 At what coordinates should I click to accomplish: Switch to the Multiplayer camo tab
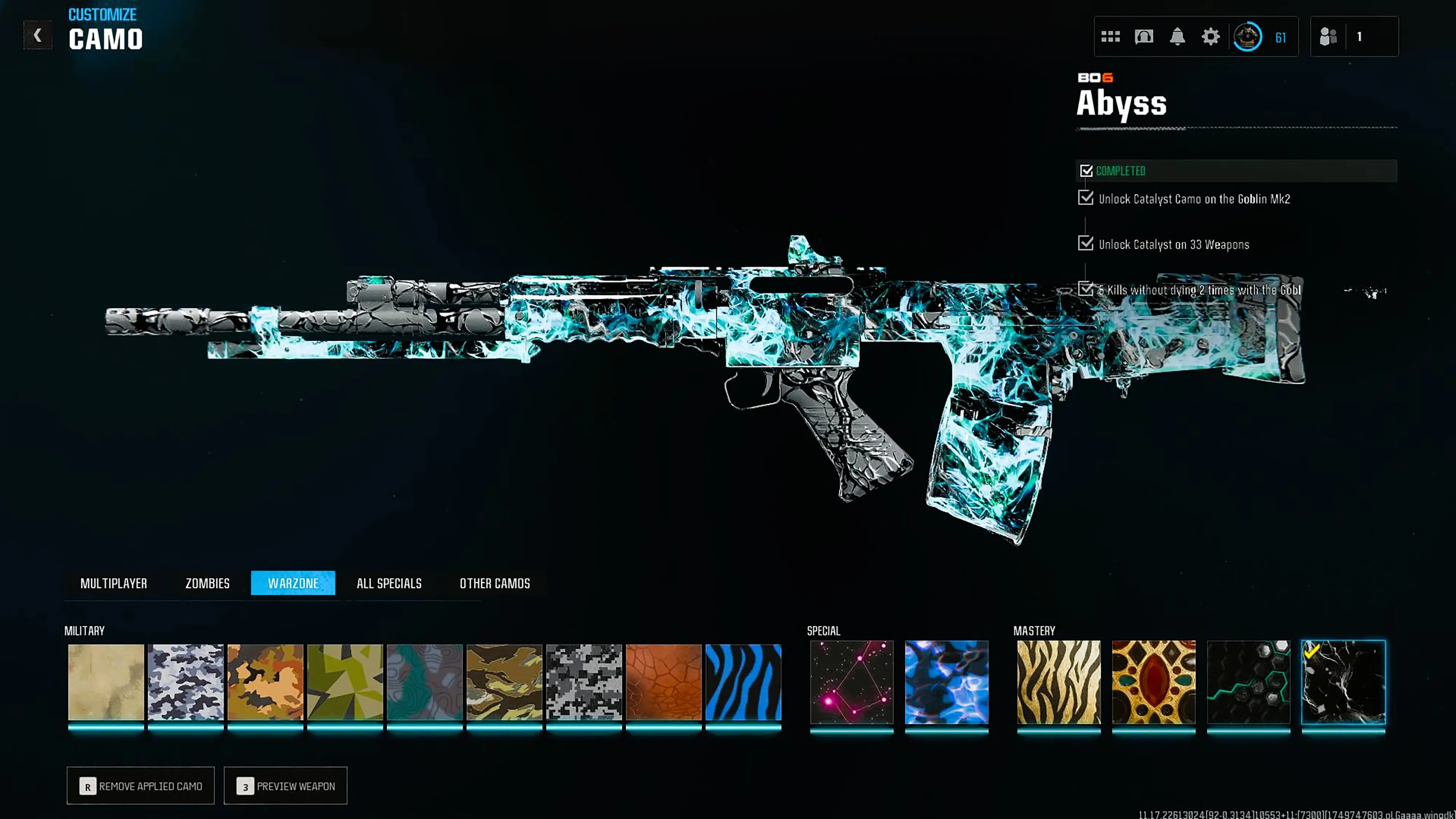(114, 583)
